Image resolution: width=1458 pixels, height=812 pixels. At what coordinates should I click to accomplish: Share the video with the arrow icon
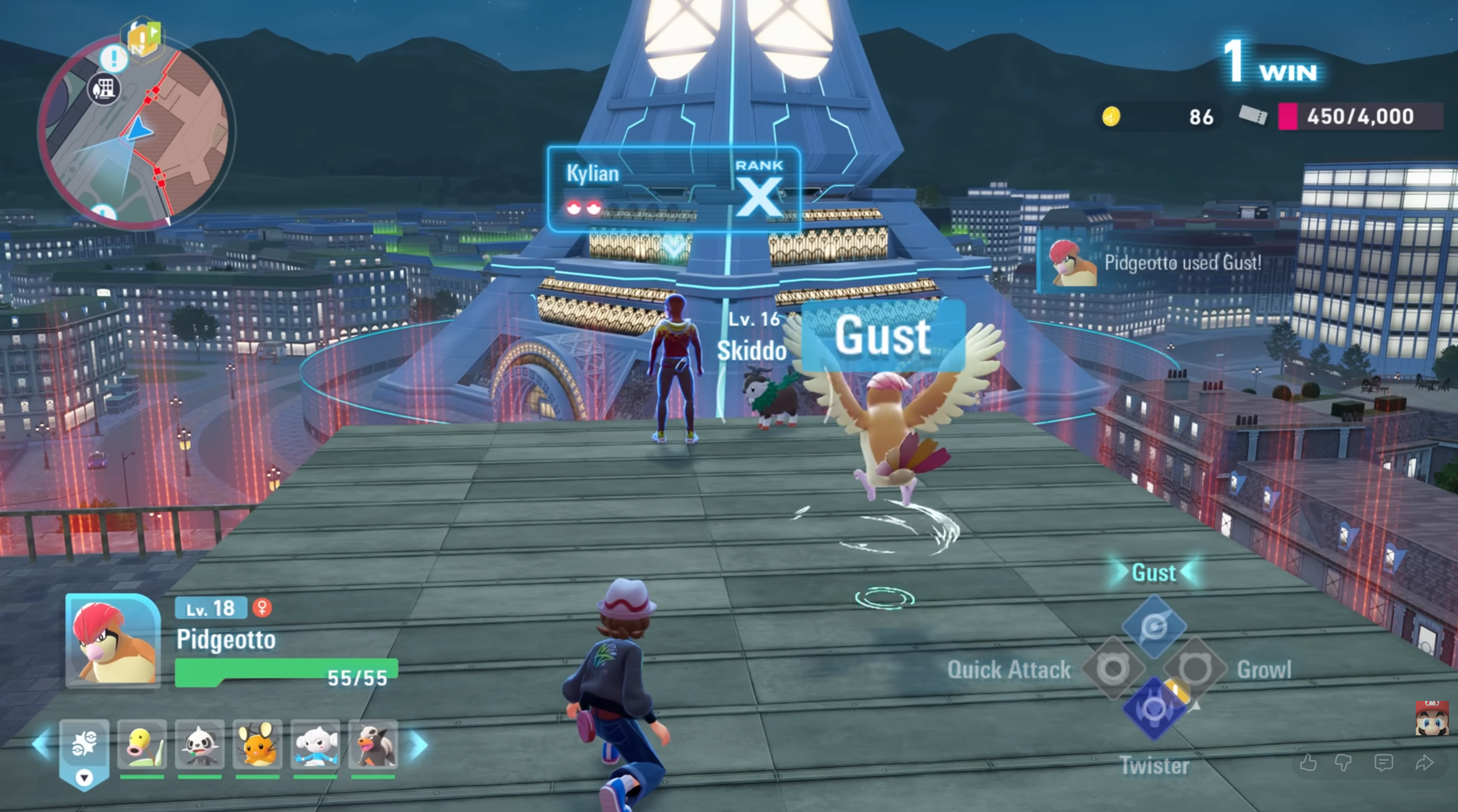(1424, 762)
